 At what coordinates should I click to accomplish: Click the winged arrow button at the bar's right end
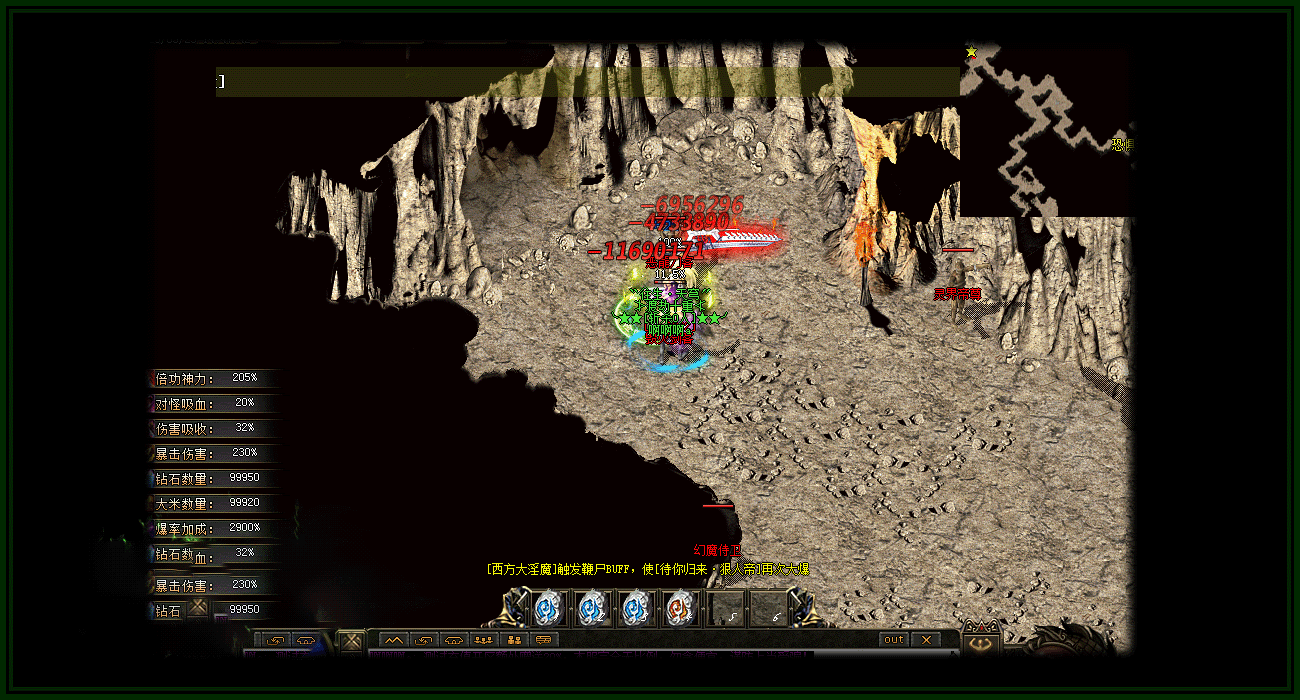click(x=980, y=644)
